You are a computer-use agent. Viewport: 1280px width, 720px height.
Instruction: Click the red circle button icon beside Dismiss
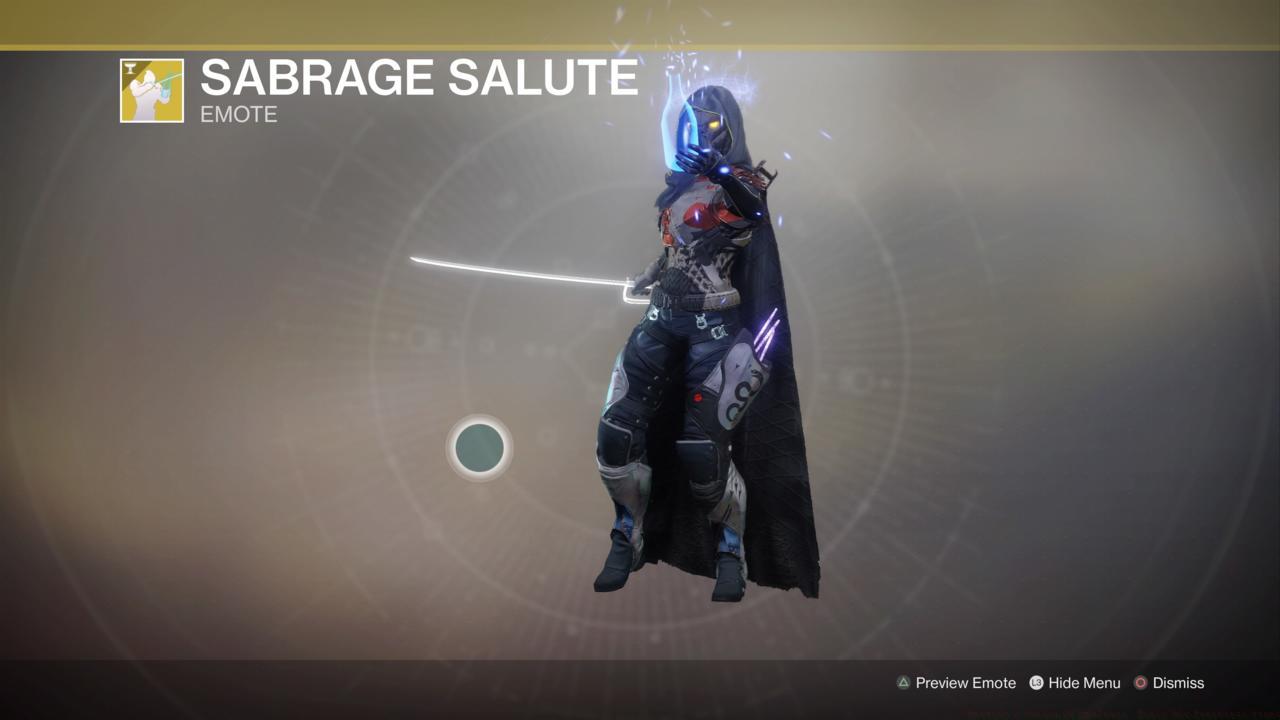(x=1141, y=683)
